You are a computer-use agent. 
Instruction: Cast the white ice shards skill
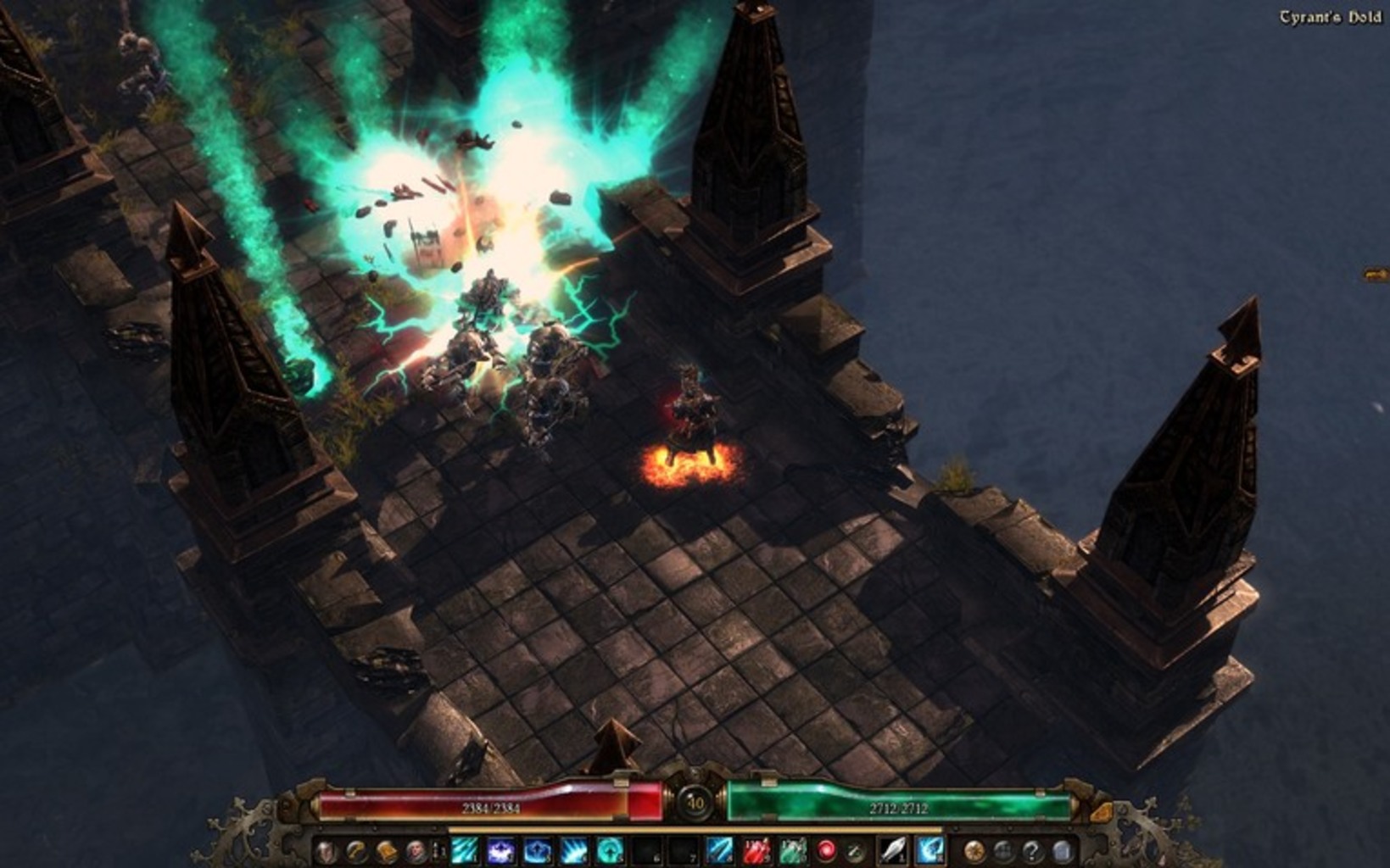pyautogui.click(x=573, y=850)
